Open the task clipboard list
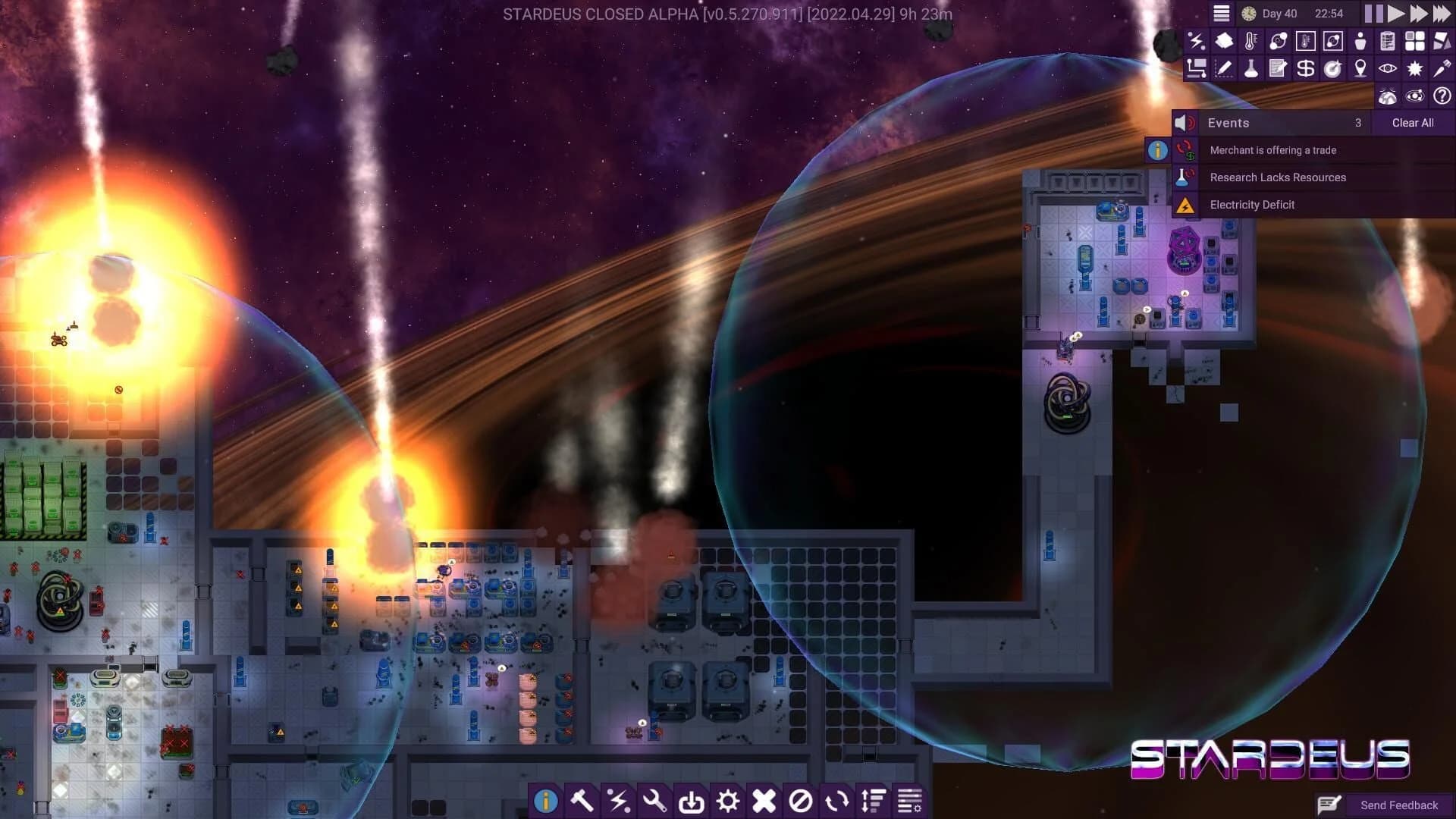 1389,41
